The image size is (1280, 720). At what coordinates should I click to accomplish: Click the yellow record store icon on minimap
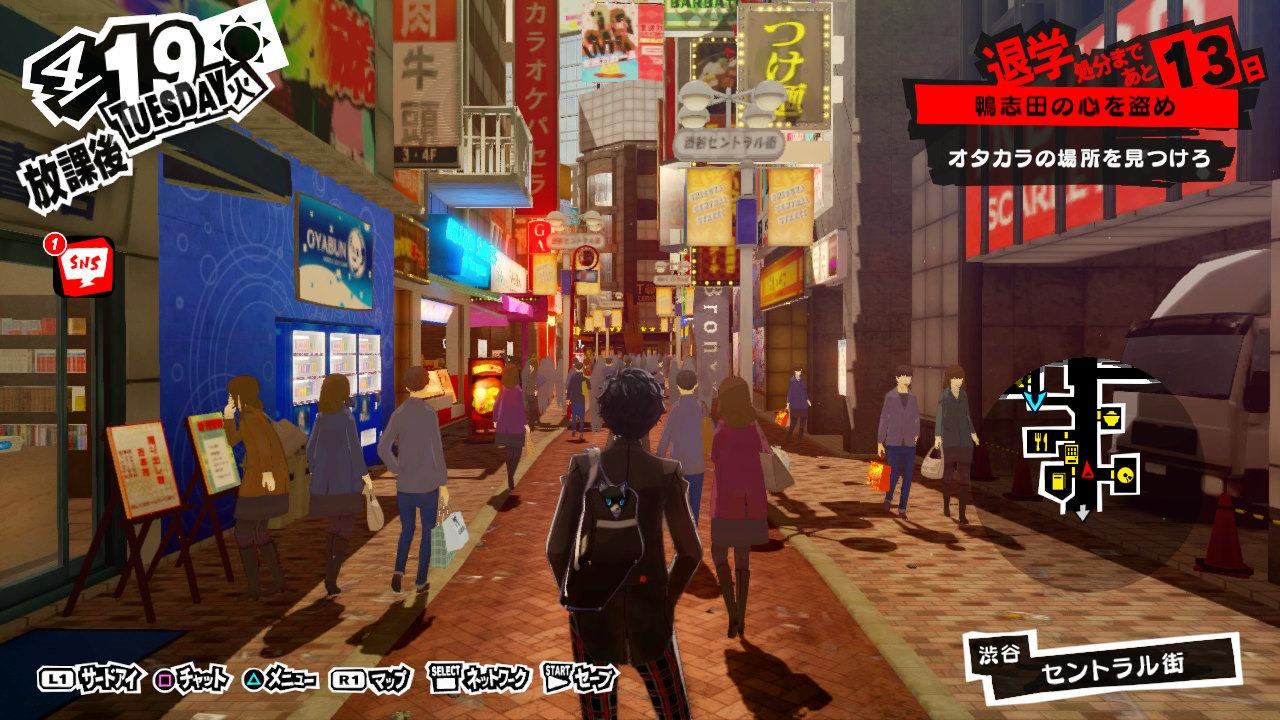point(1124,476)
